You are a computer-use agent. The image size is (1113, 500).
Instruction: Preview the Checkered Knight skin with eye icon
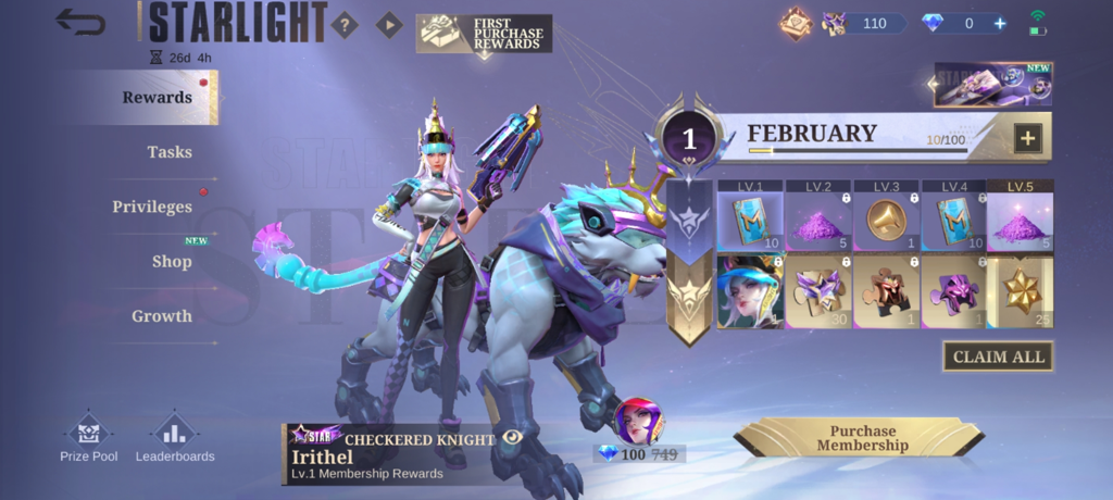point(513,437)
